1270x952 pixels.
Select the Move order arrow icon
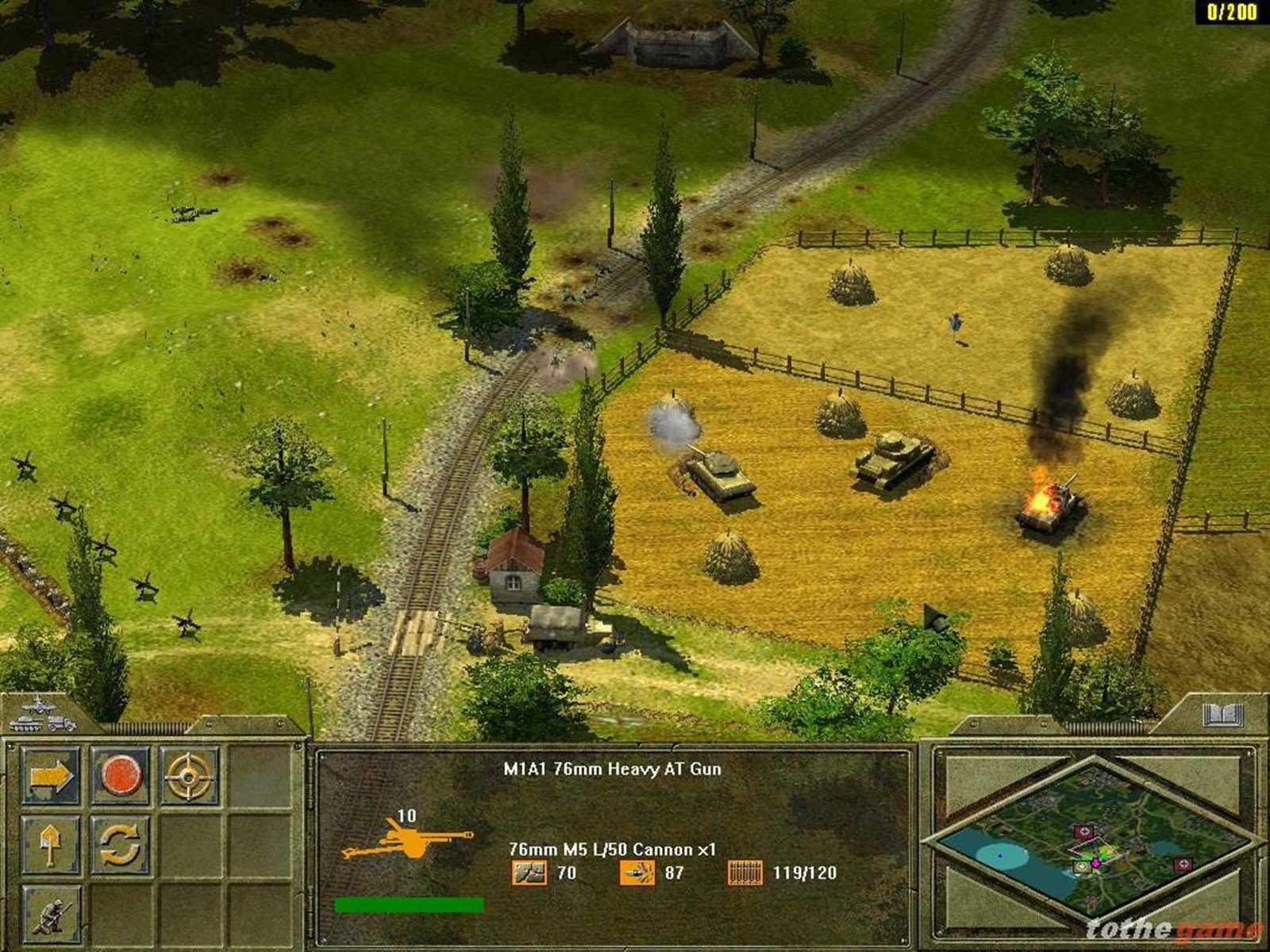point(52,775)
